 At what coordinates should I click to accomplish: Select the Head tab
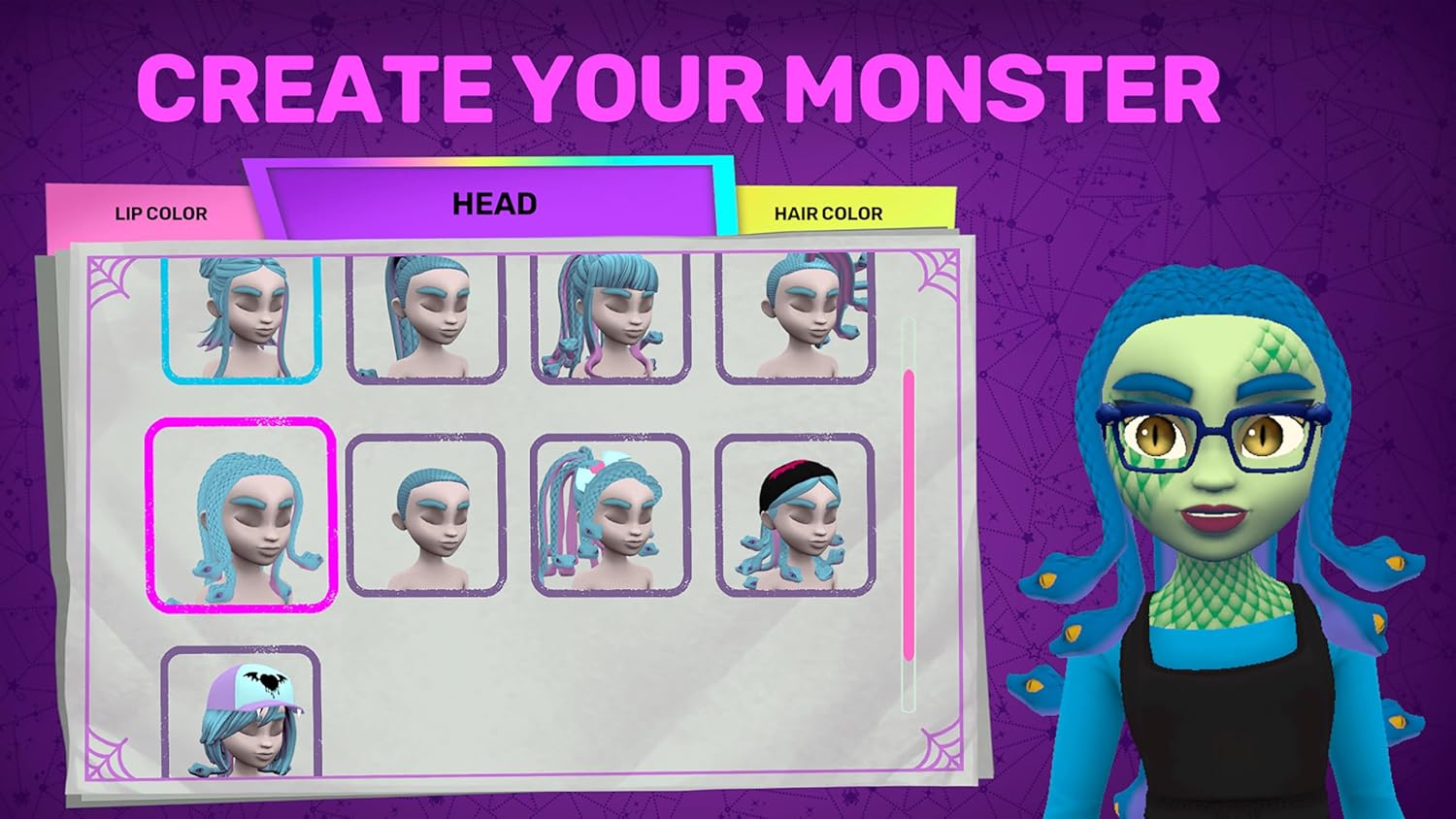[x=493, y=203]
